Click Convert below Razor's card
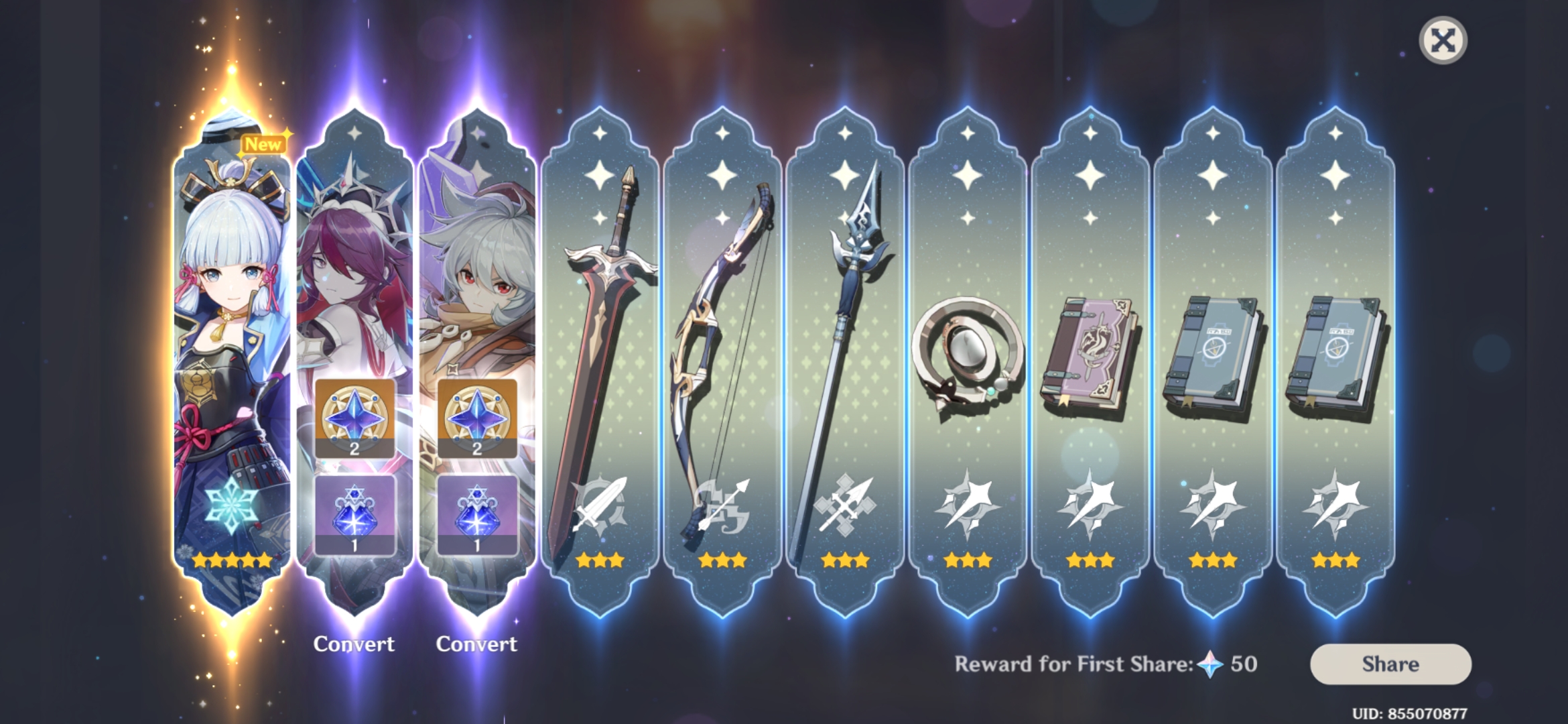The height and width of the screenshot is (724, 1568). [477, 644]
